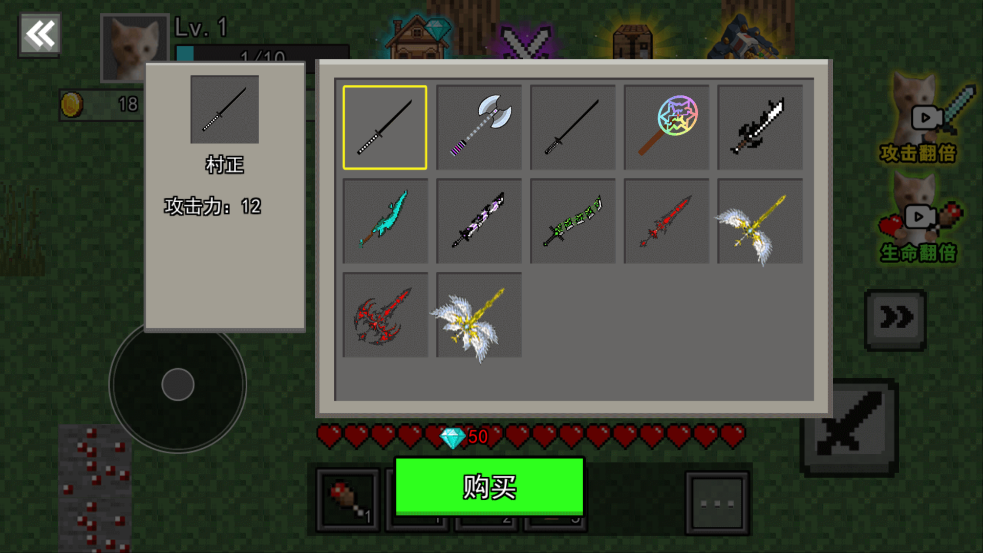Pick the black jagged greatsword
Viewport: 983px width, 553px height.
(x=761, y=127)
